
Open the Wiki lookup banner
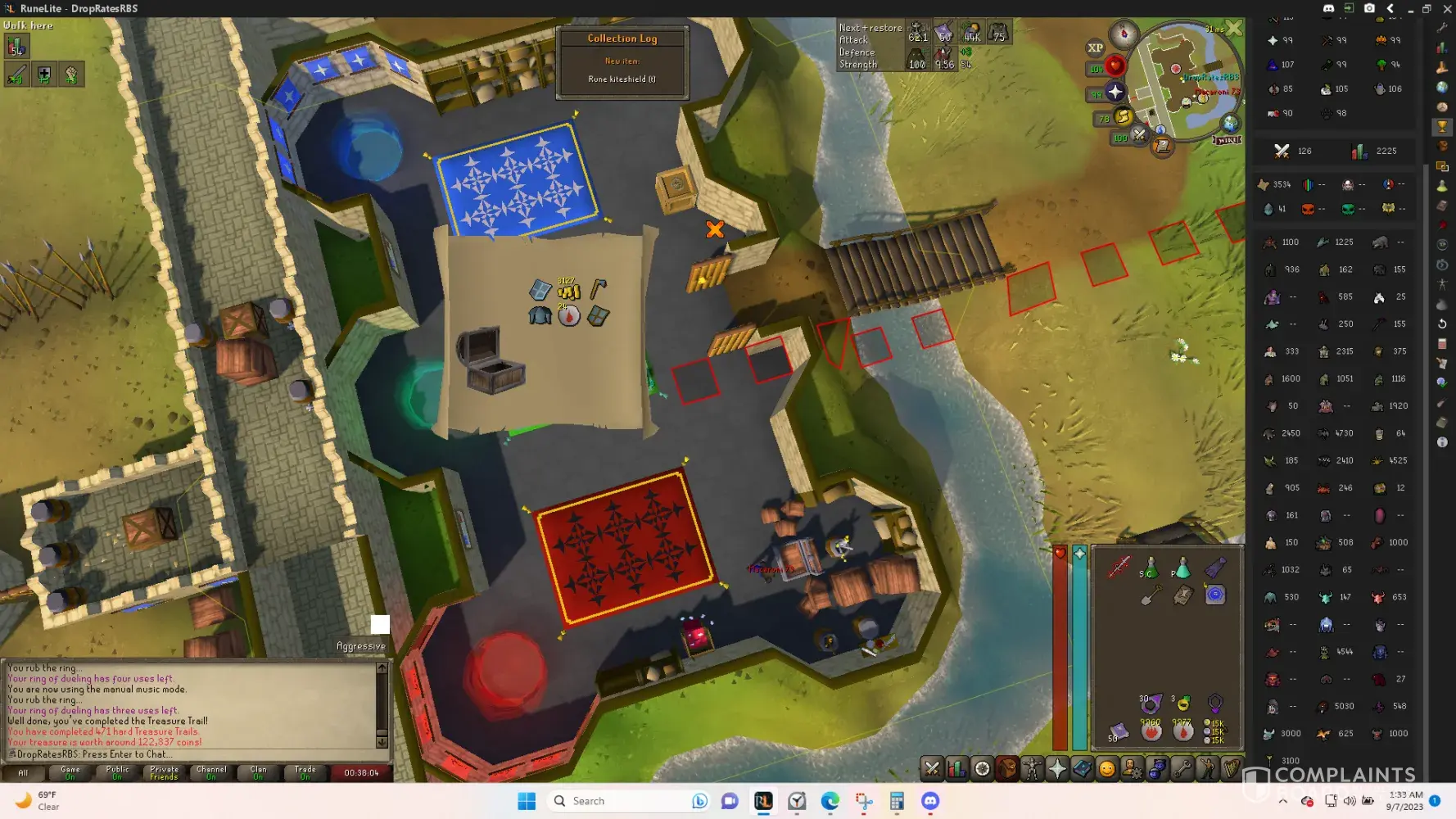click(1227, 140)
